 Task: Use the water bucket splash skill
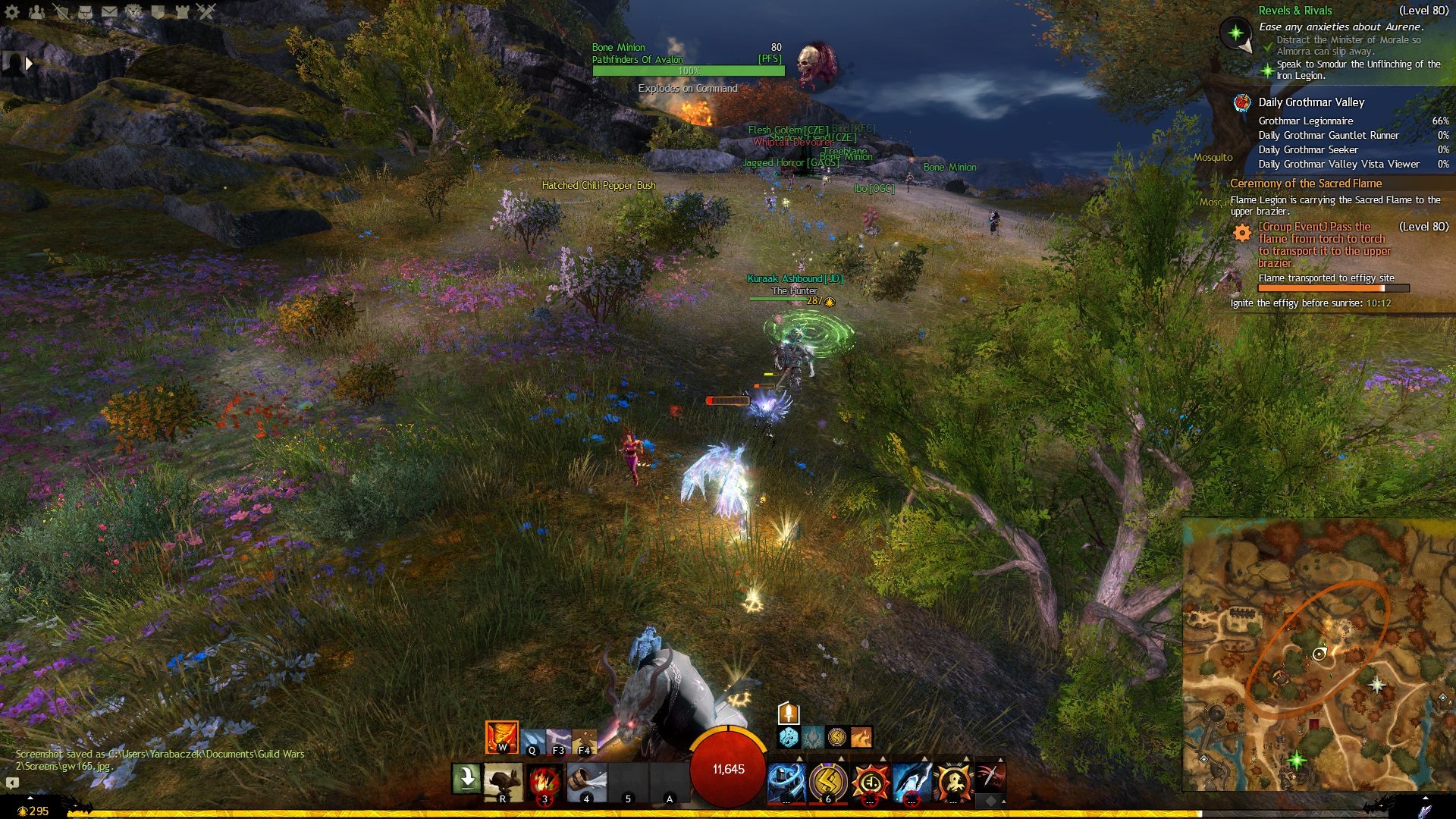click(586, 781)
